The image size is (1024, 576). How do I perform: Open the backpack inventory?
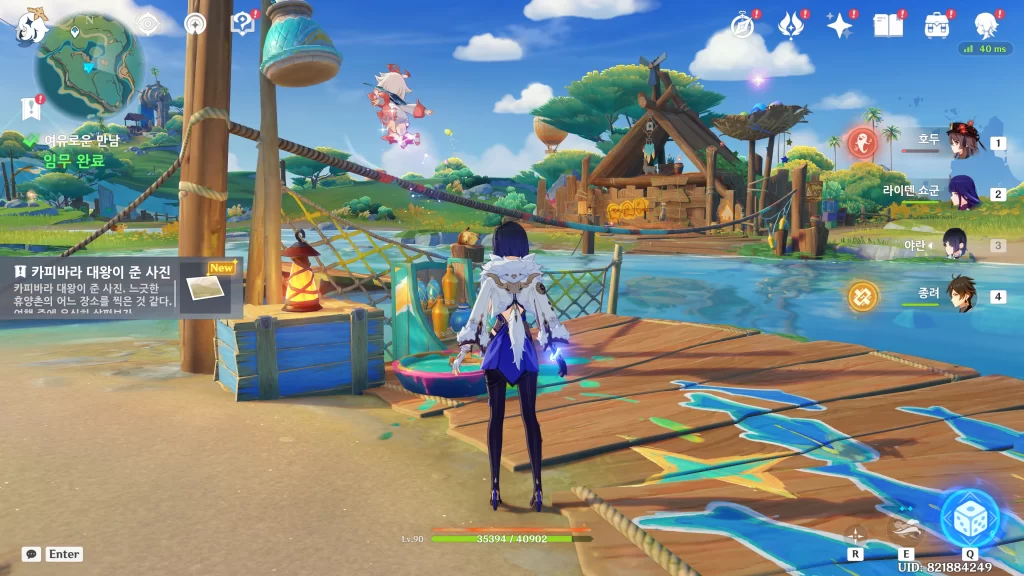pyautogui.click(x=937, y=26)
